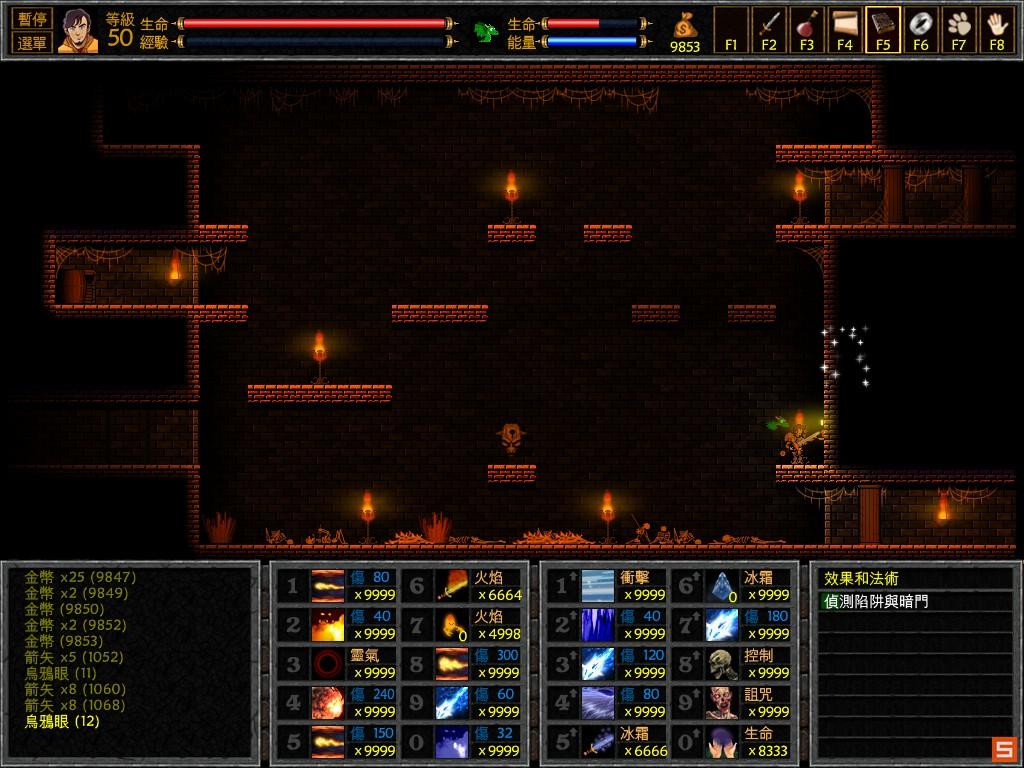Activate the red ring 靈氣 aura spell

click(328, 664)
